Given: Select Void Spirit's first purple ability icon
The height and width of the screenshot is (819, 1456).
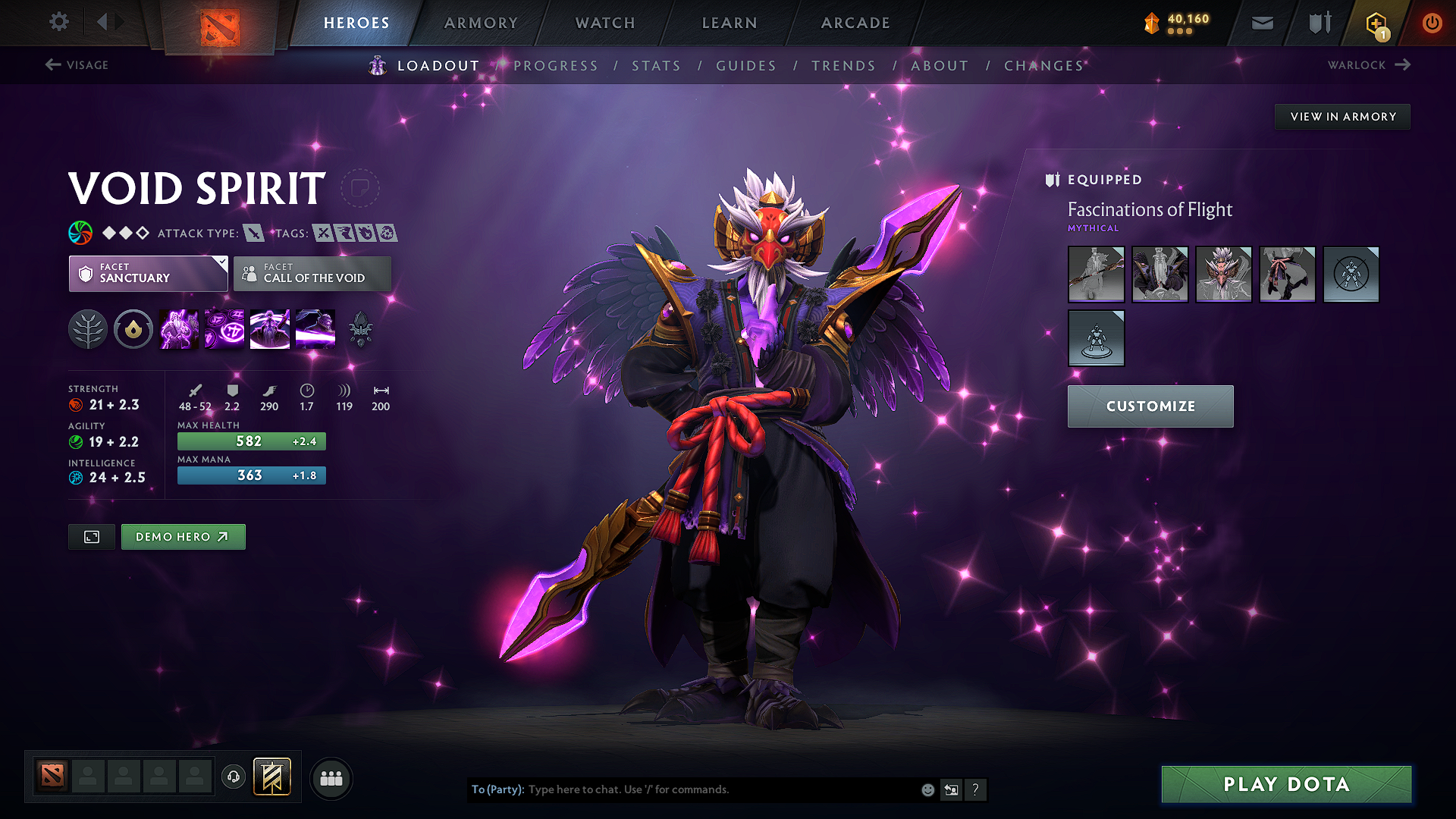Looking at the screenshot, I should pos(178,328).
